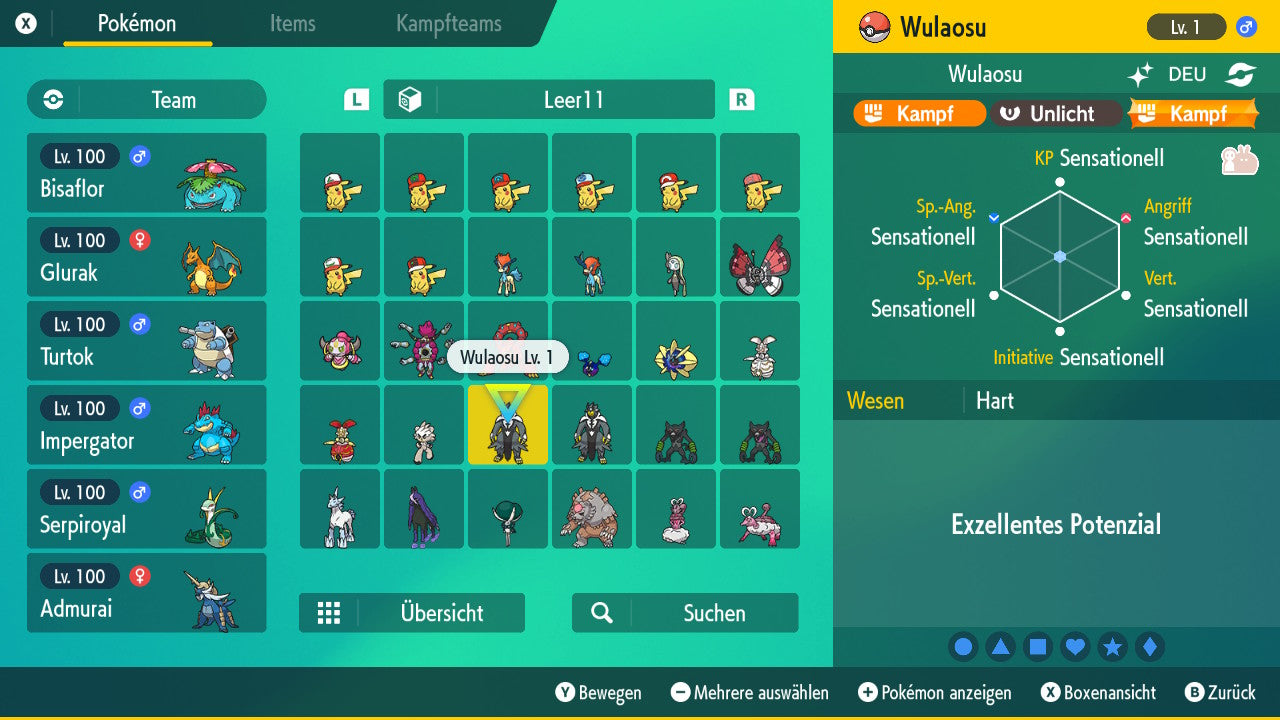The image size is (1280, 720).
Task: Toggle the star marking for Wulaosu
Action: point(1113,647)
